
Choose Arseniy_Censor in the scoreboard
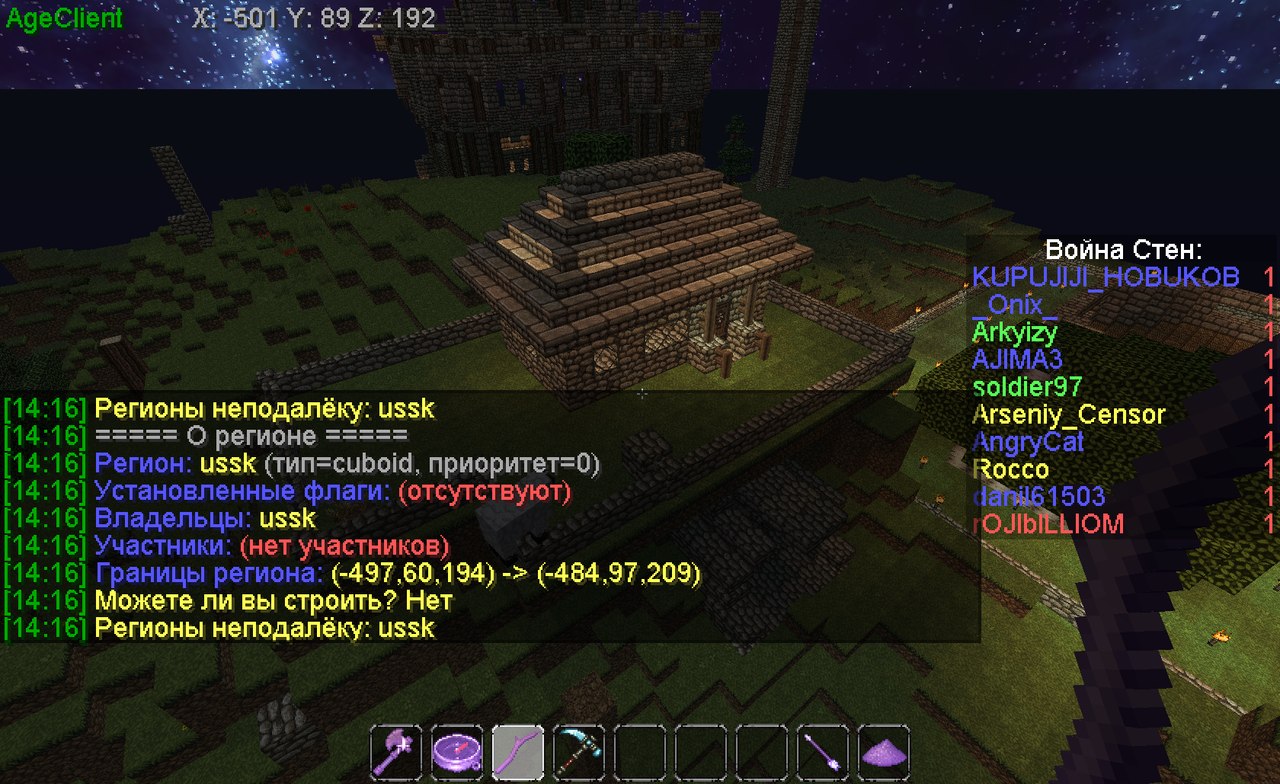click(x=1068, y=414)
